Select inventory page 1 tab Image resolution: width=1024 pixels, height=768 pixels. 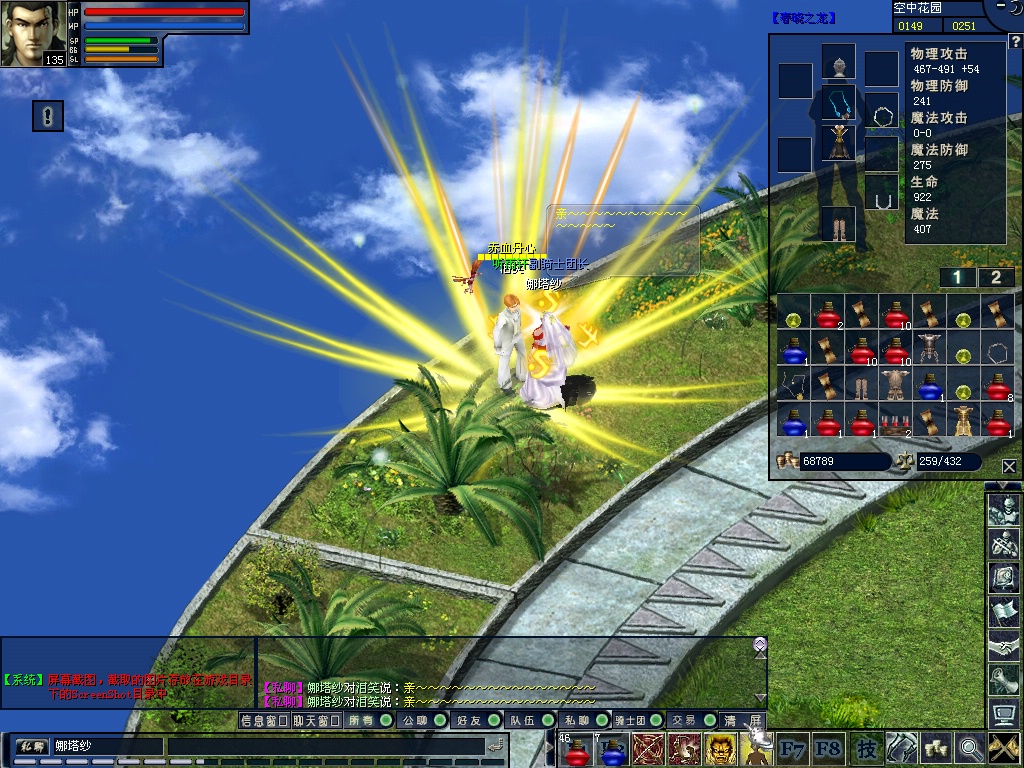(957, 278)
